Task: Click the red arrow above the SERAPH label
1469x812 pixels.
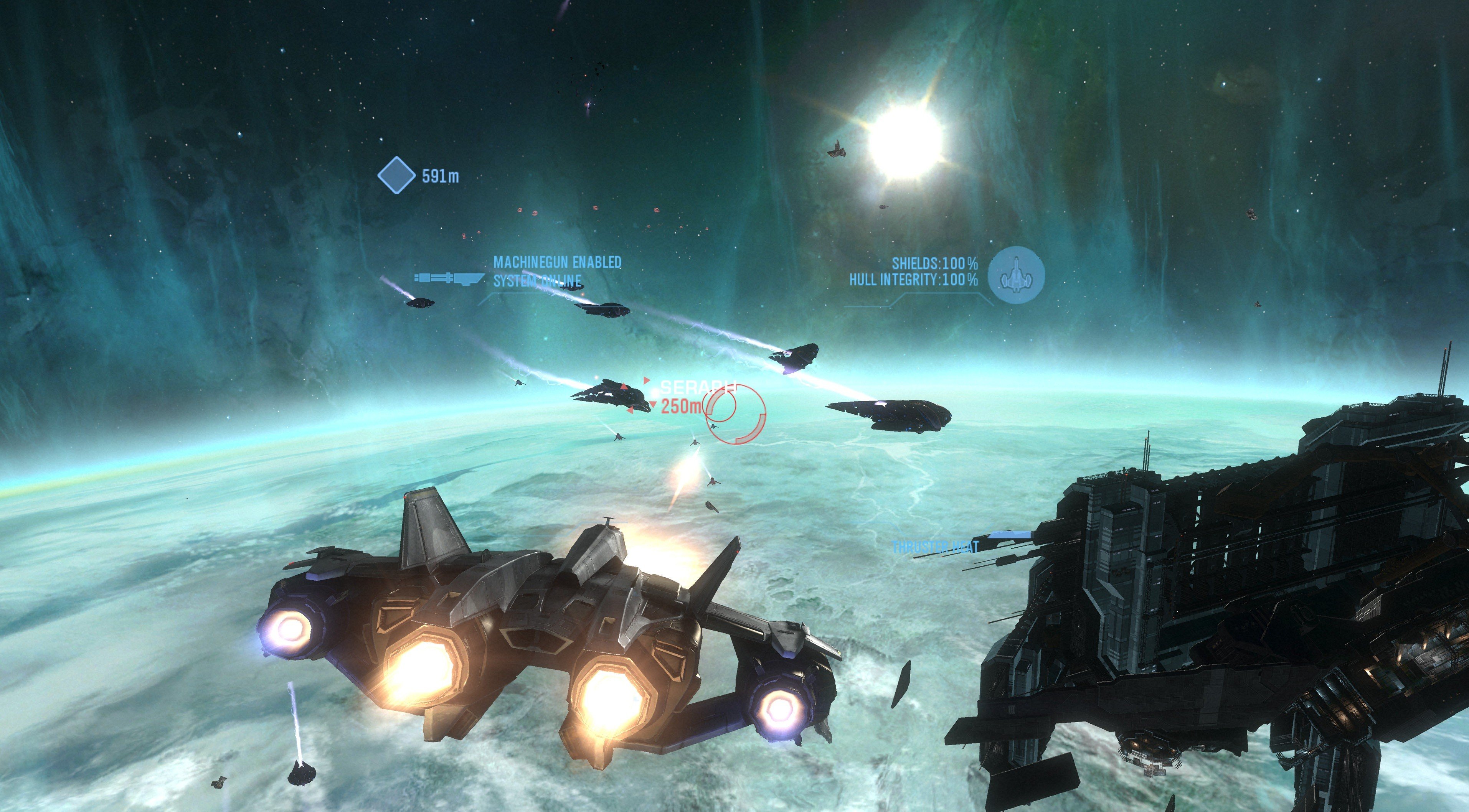Action: (x=647, y=380)
